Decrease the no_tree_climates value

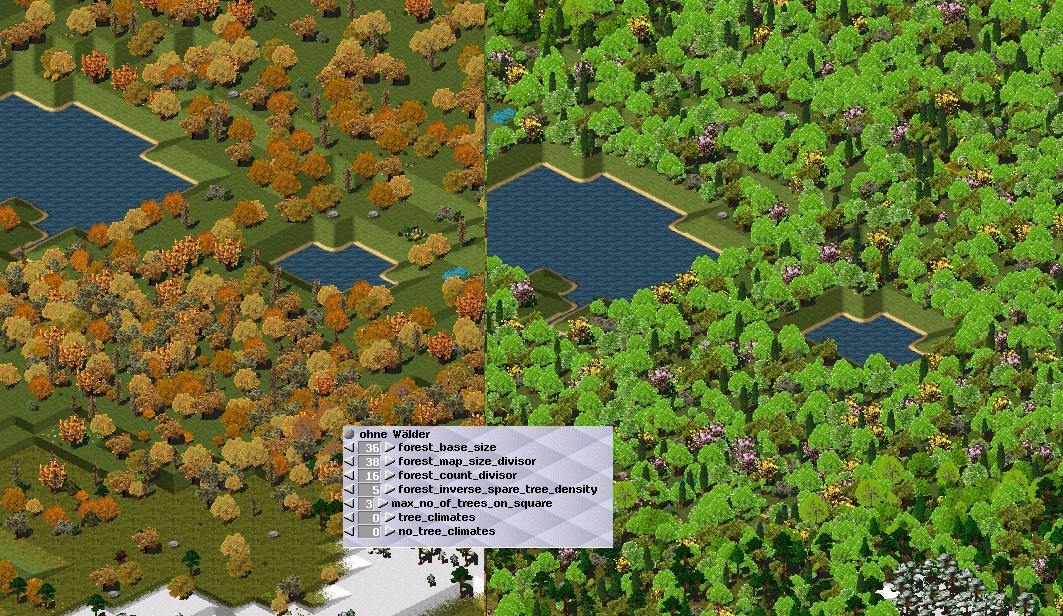[350, 532]
